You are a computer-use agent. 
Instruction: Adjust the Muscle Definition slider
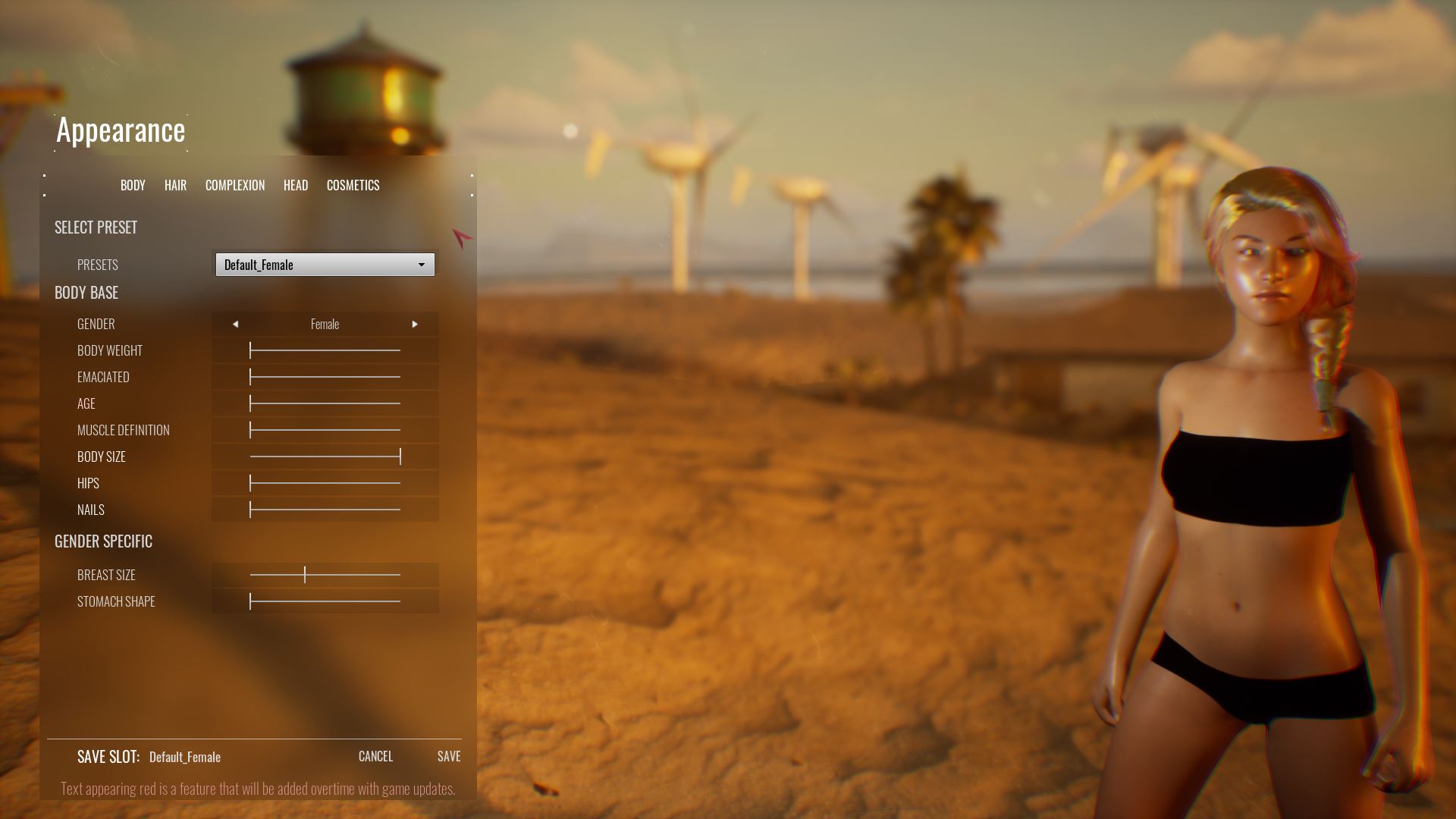250,430
